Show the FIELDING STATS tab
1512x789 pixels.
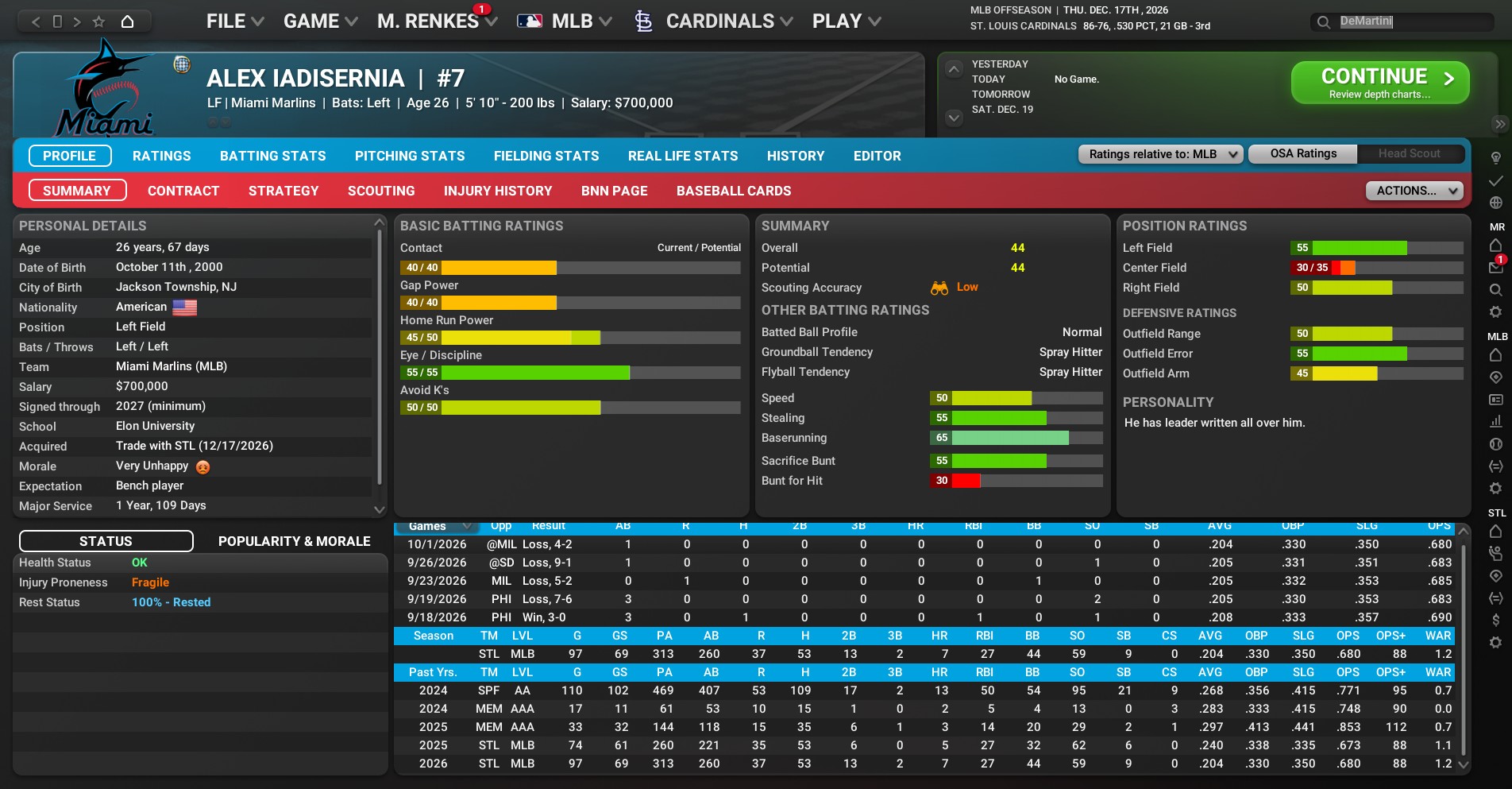coord(546,156)
